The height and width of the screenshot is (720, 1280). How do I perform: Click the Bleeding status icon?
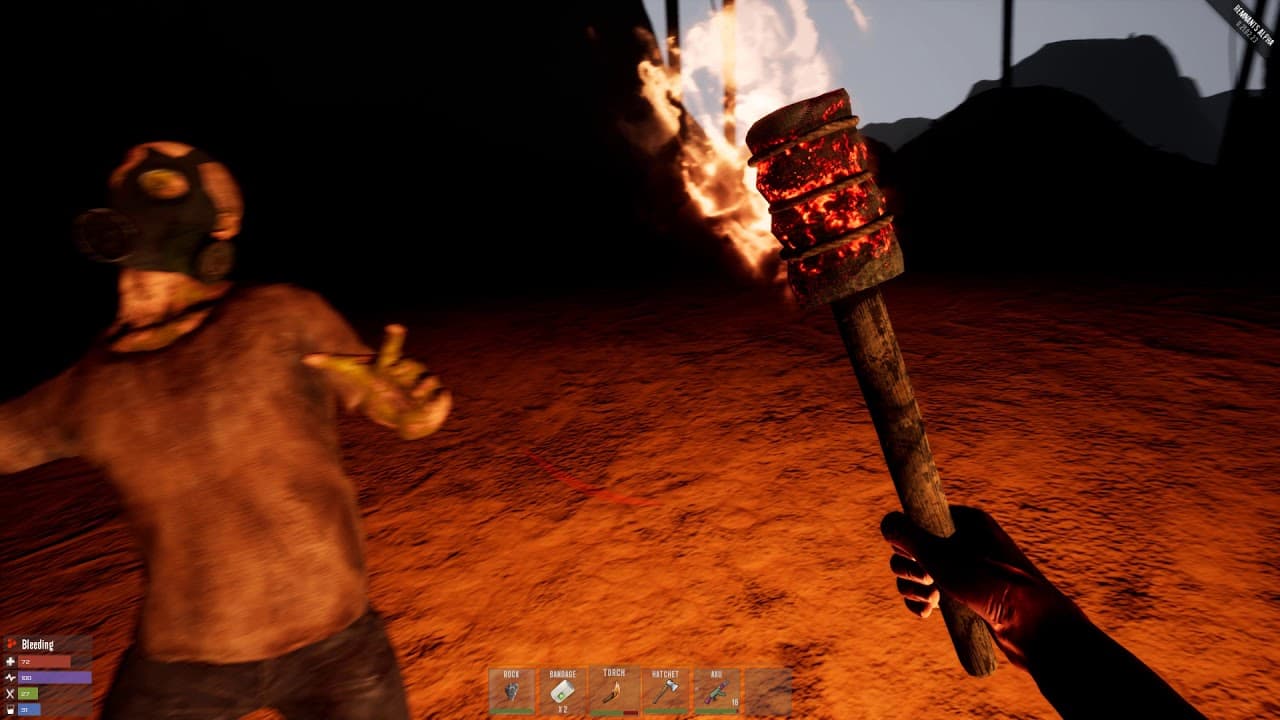click(11, 643)
